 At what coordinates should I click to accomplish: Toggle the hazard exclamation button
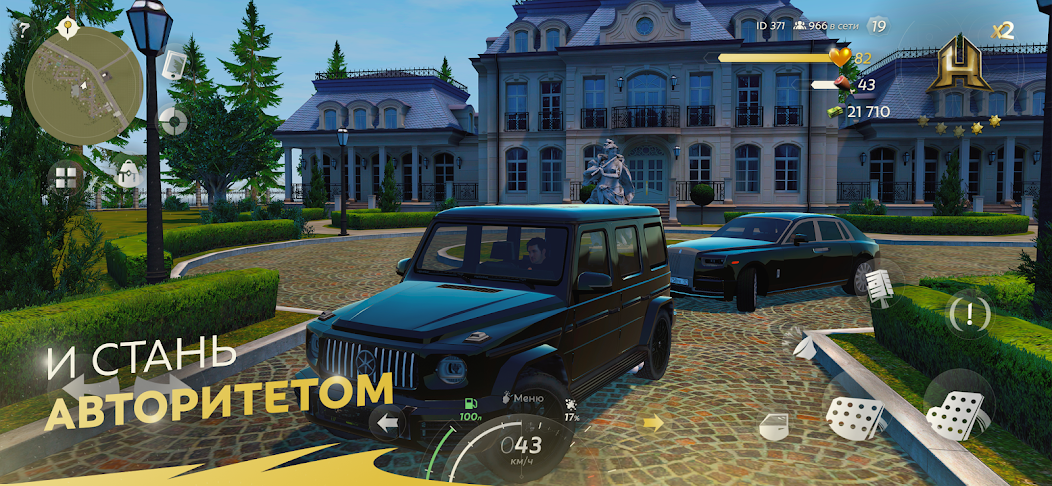click(969, 314)
